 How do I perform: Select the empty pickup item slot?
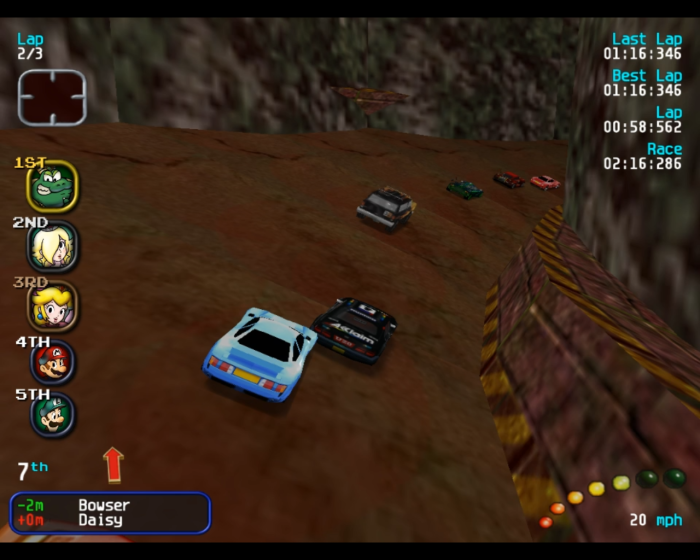[52, 97]
